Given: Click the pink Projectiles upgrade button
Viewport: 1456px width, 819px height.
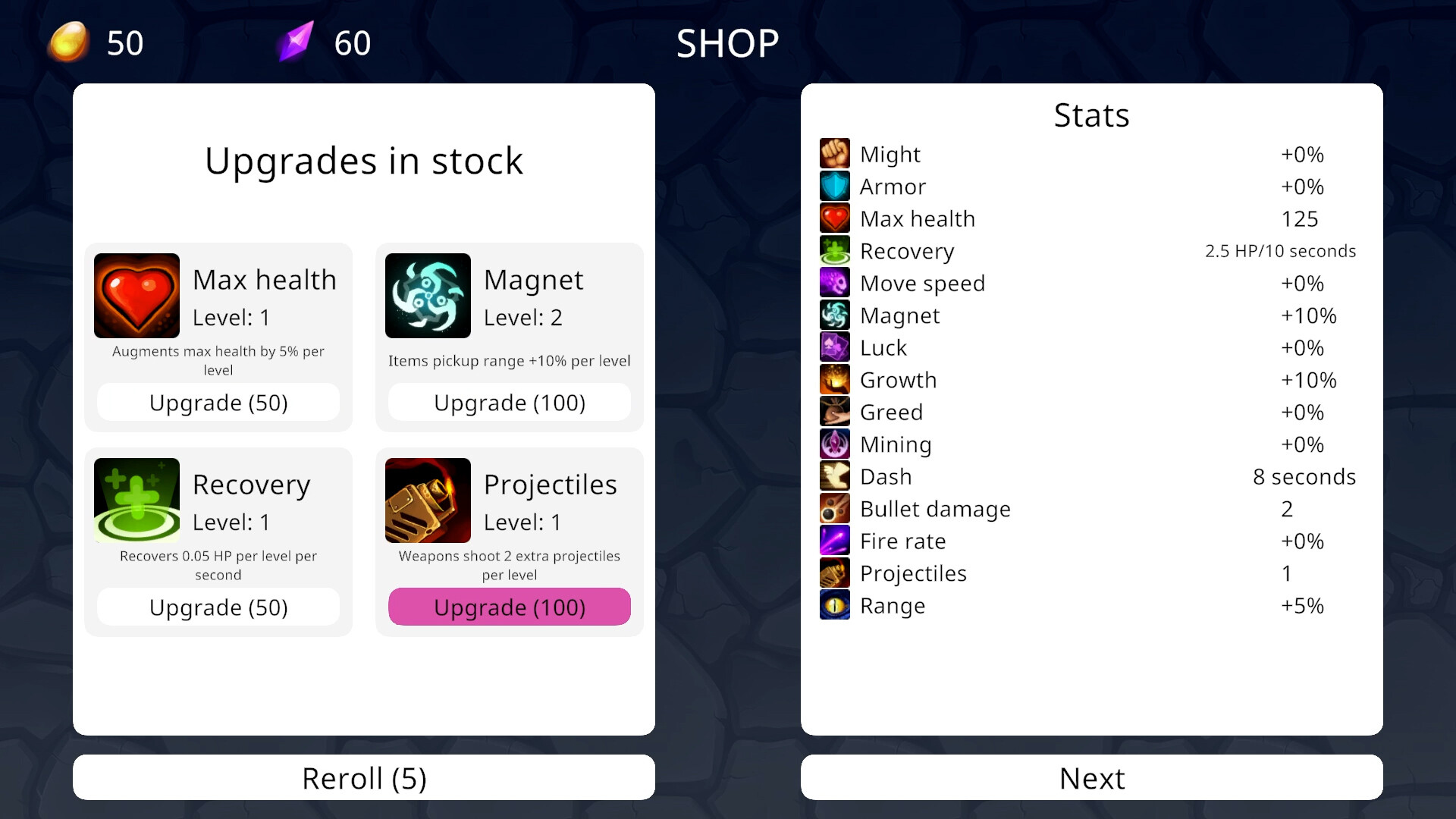Looking at the screenshot, I should pos(510,607).
